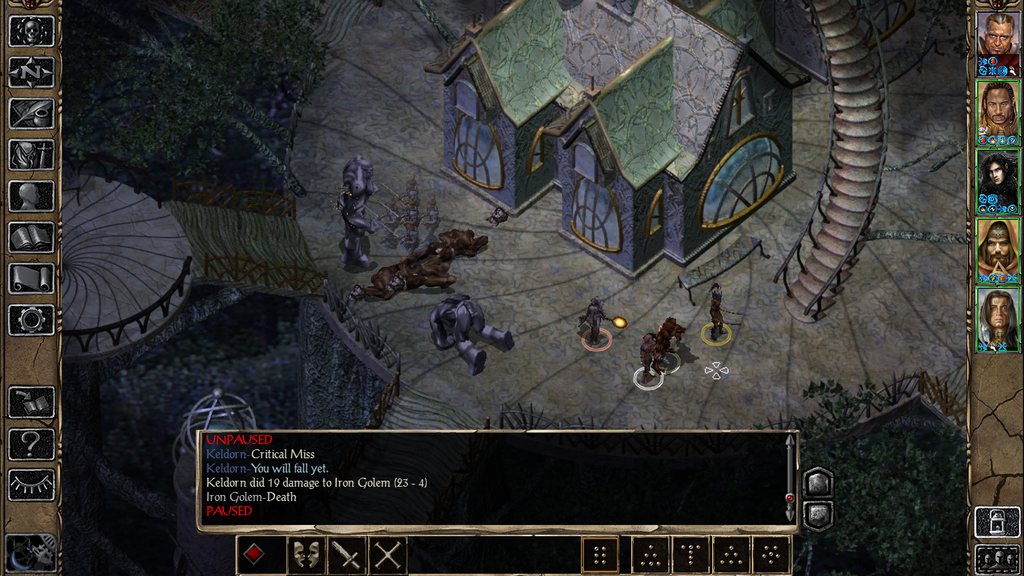1024x576 pixels.
Task: Open the journal quill icon
Action: tap(31, 113)
